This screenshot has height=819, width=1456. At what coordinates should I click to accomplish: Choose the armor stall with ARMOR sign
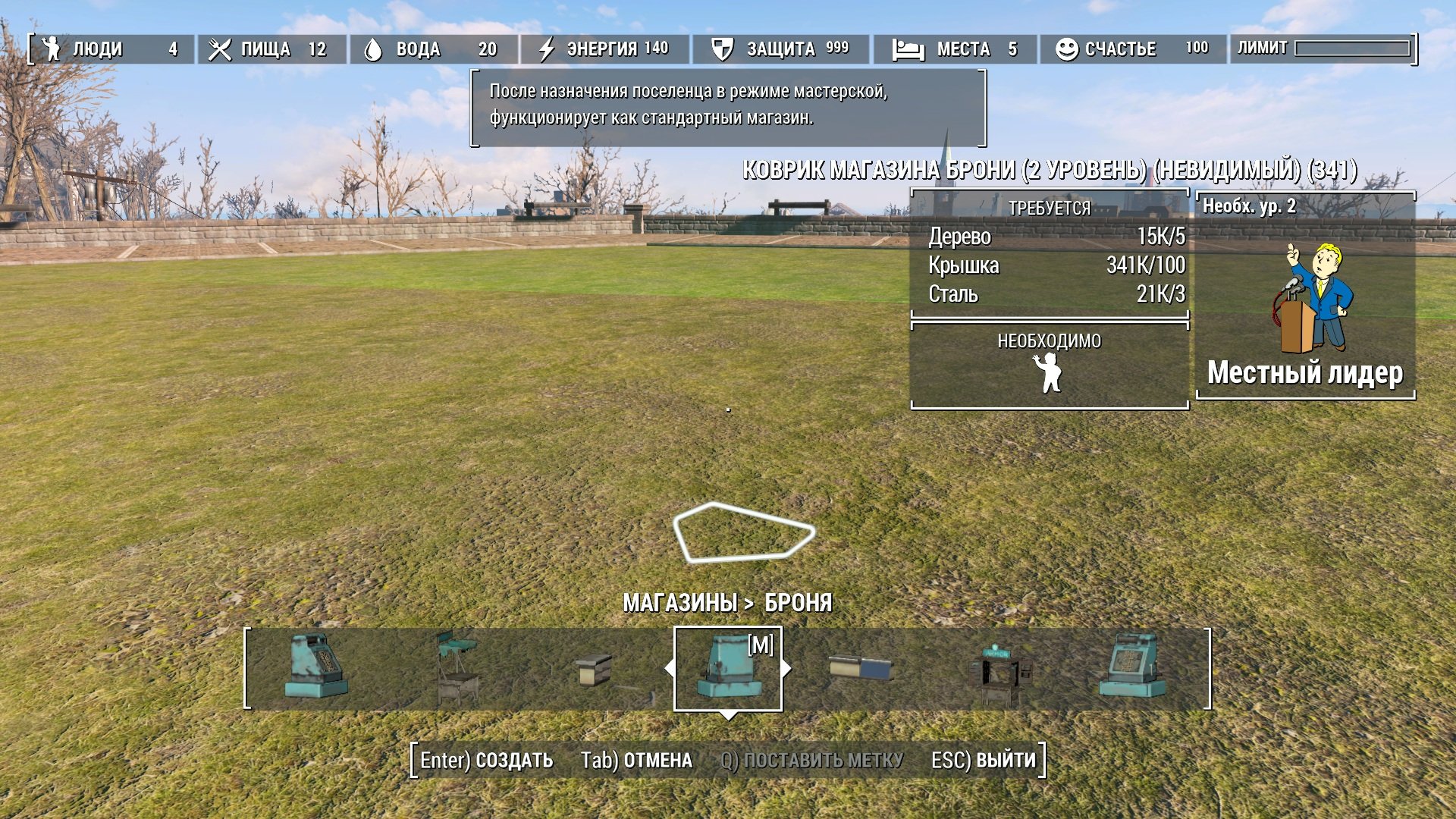999,670
